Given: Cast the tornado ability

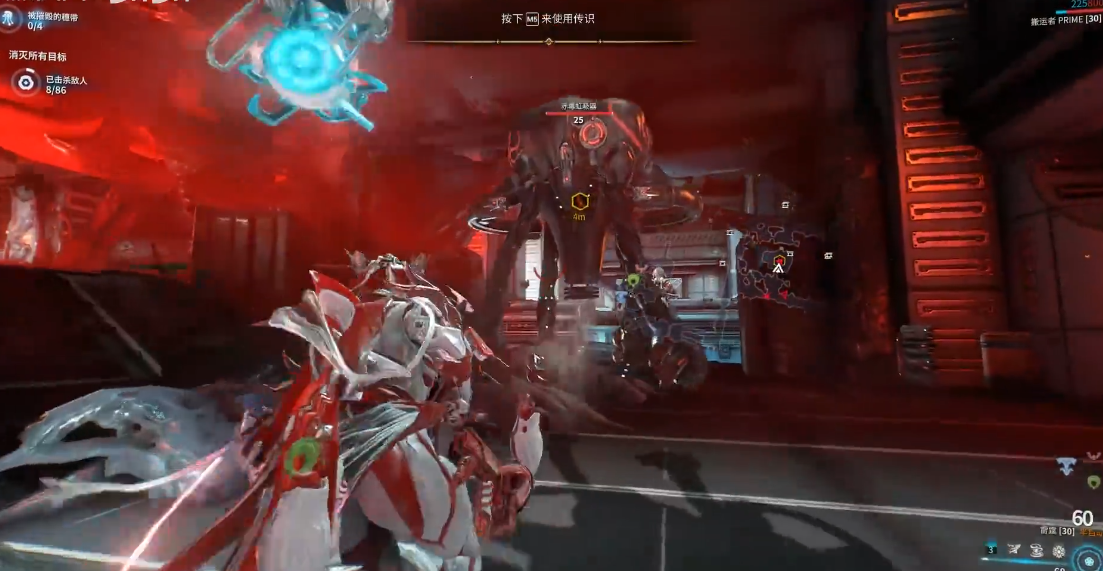Looking at the screenshot, I should tap(1036, 549).
